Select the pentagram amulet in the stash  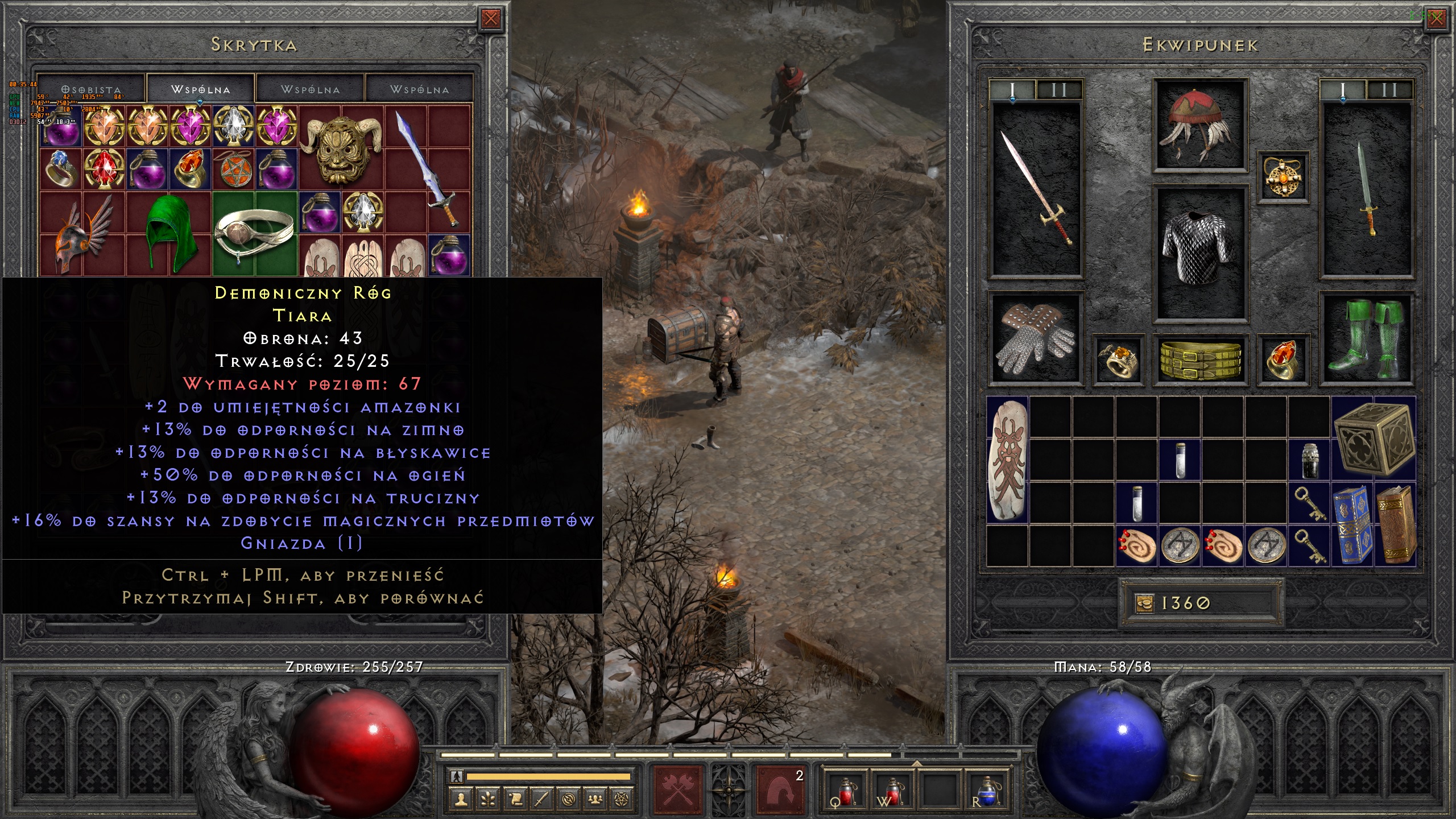233,169
